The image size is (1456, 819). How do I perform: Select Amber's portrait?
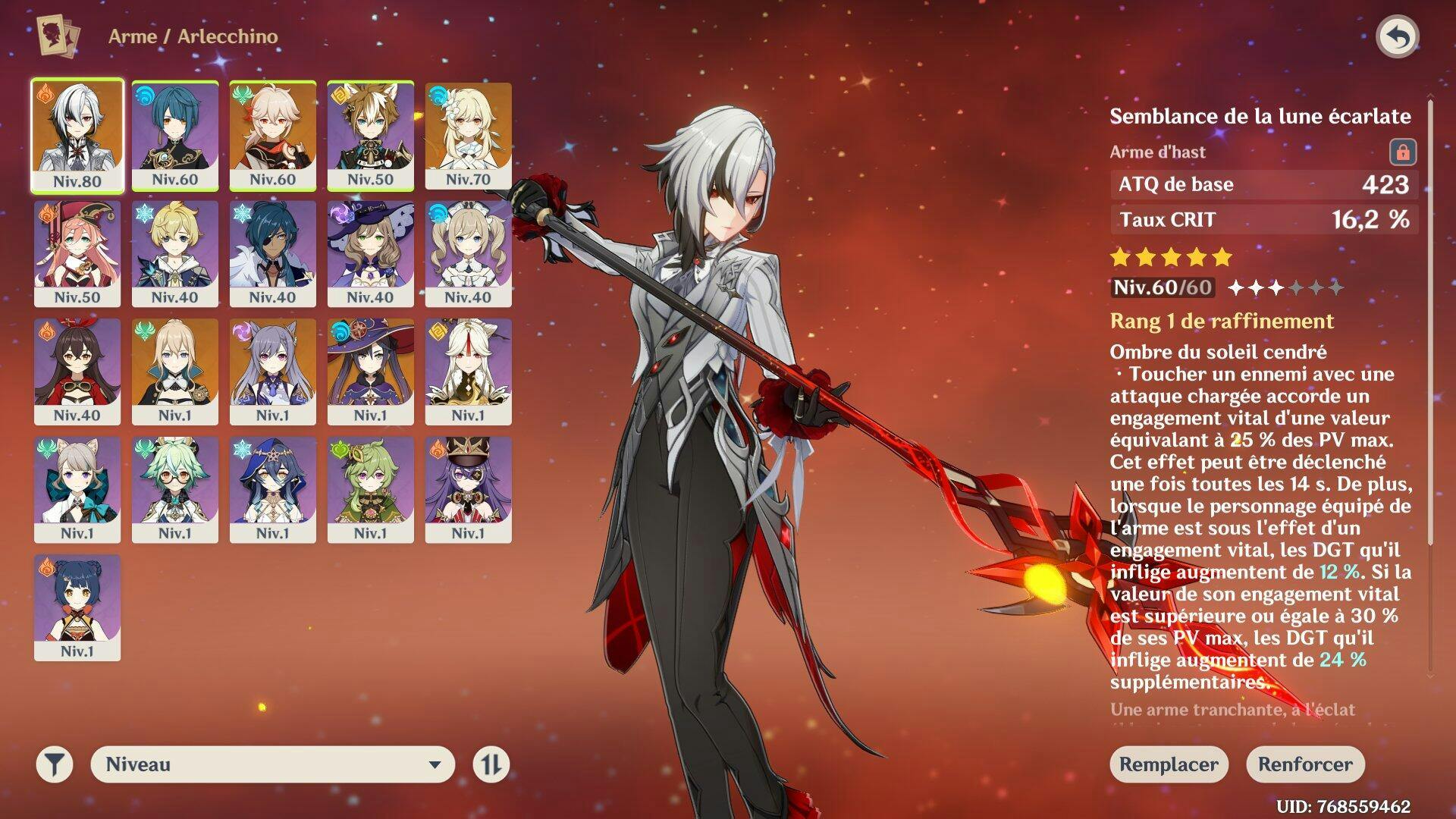click(77, 371)
